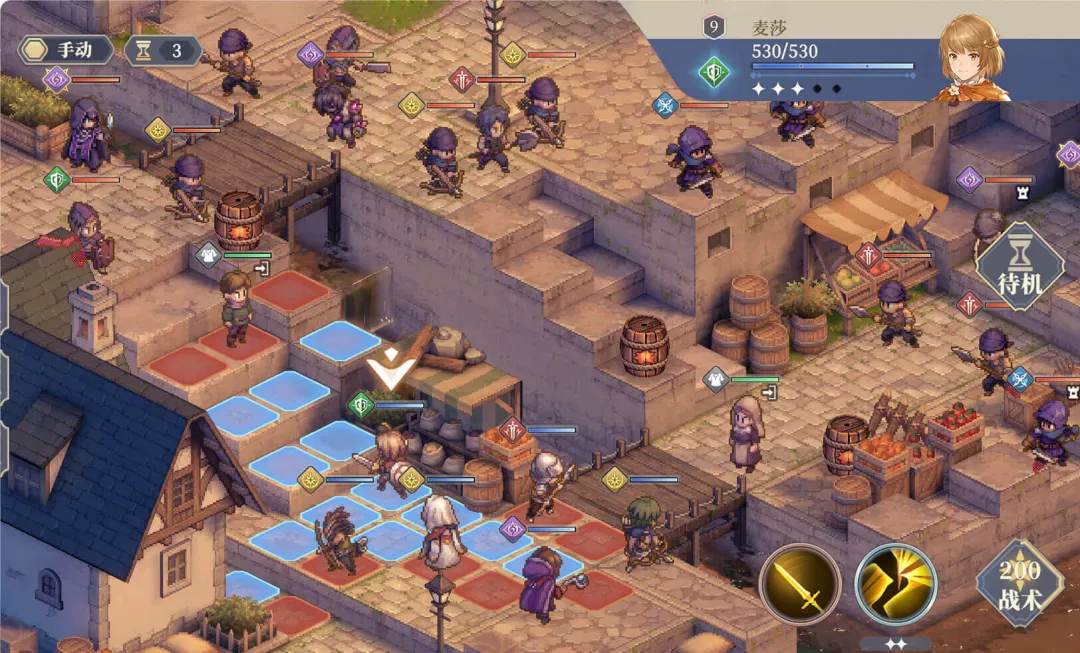1080x653 pixels.
Task: View 麦莎's character portrait
Action: coord(972,58)
